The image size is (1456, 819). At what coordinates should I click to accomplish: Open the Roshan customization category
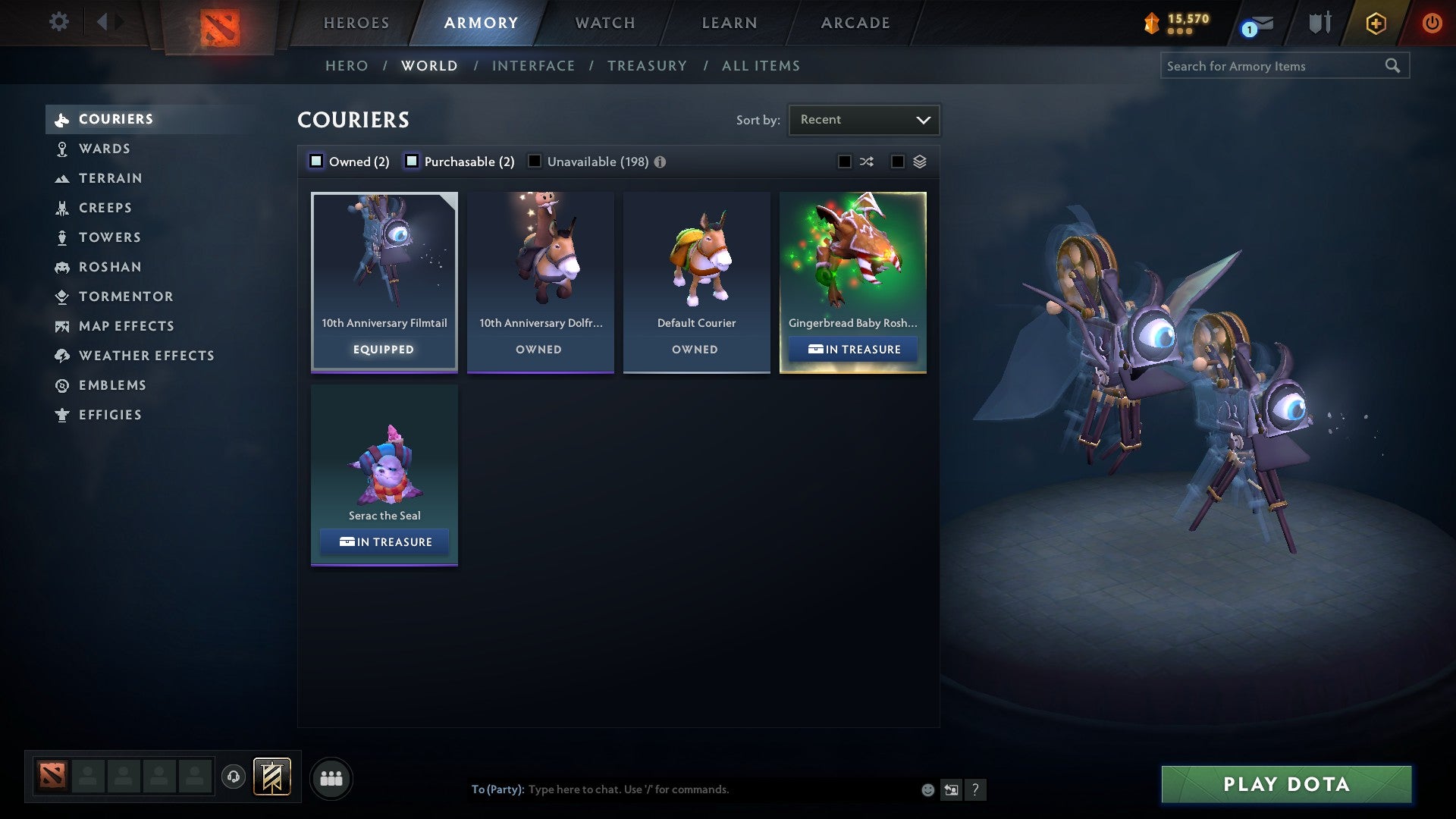tap(111, 267)
